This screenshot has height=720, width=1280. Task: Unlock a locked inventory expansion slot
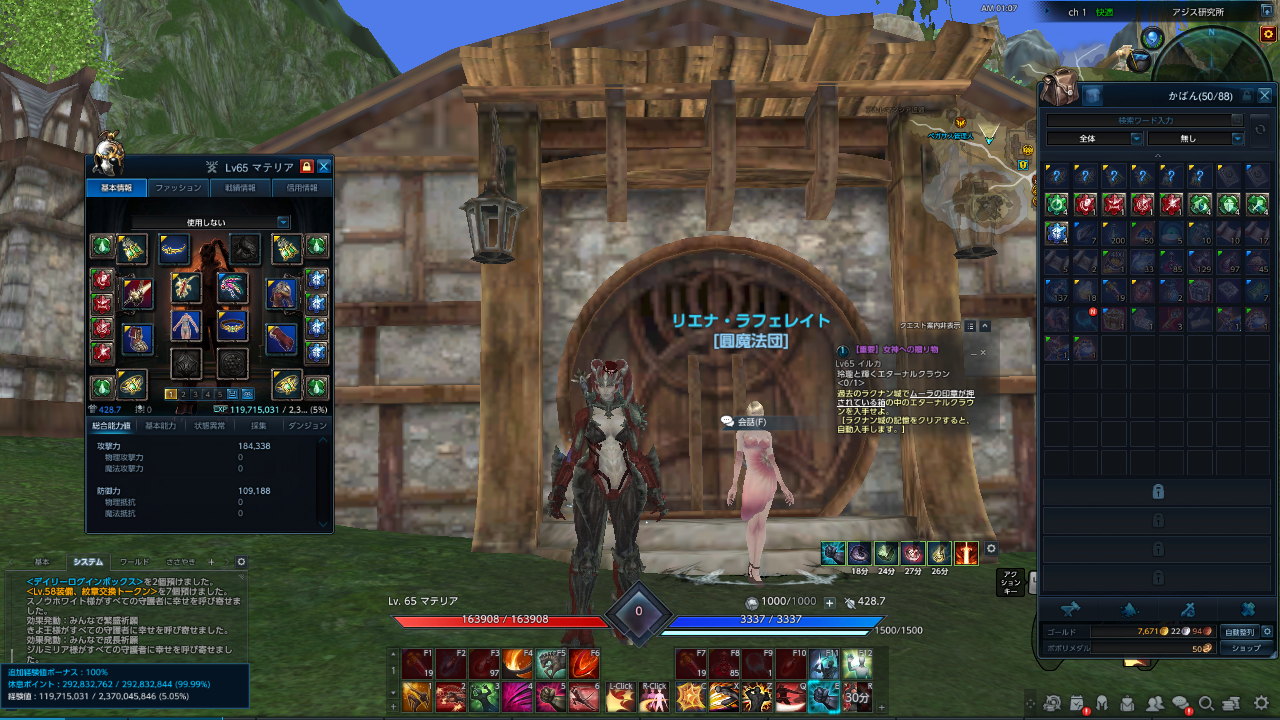coord(1158,491)
